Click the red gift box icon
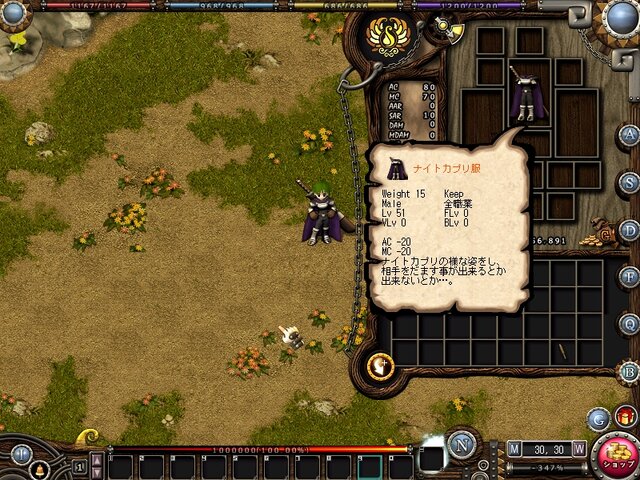Screen dimensions: 640x480 point(626,416)
